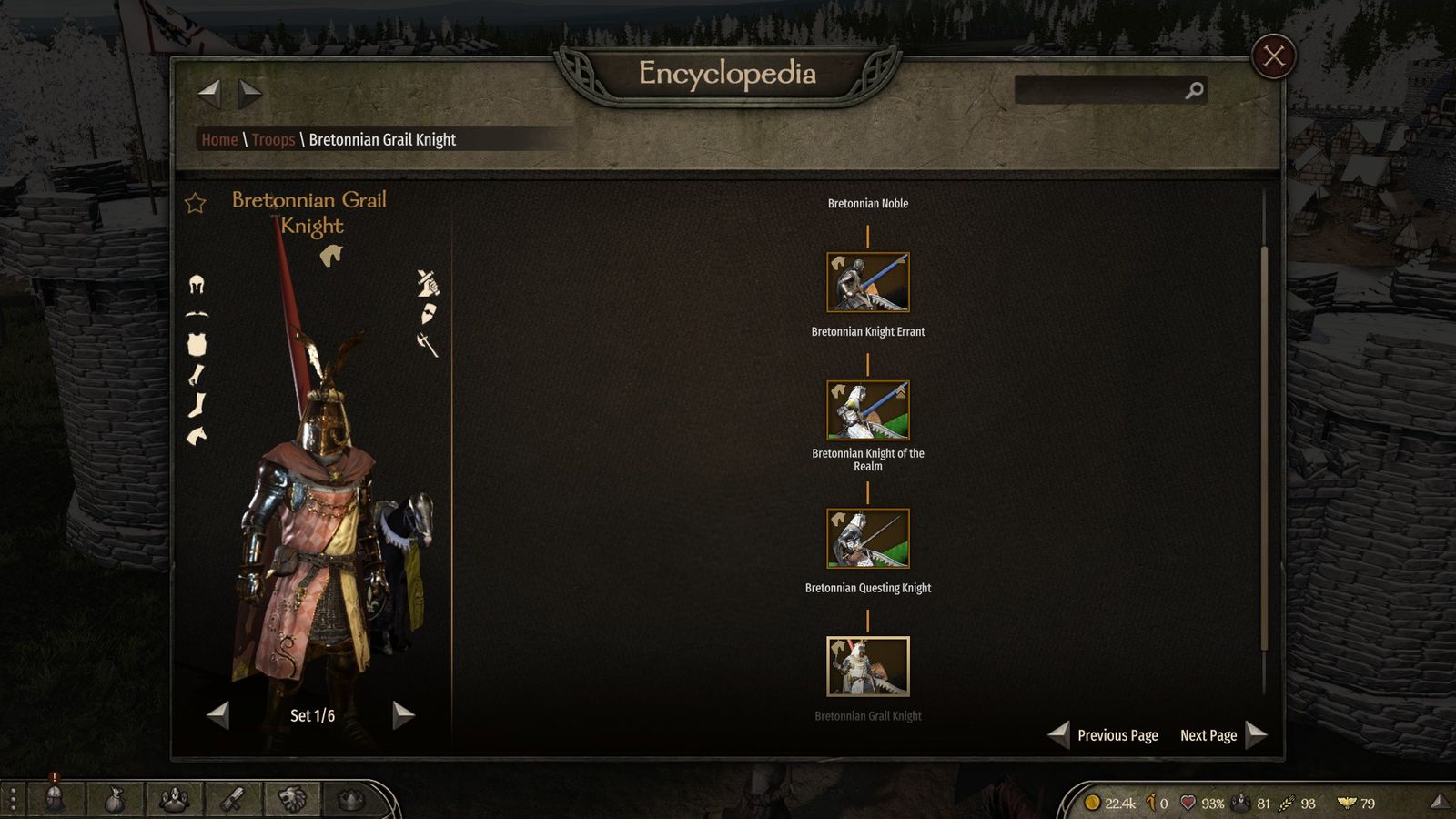Close the Encyclopedia window
This screenshot has width=1456, height=819.
1273,56
